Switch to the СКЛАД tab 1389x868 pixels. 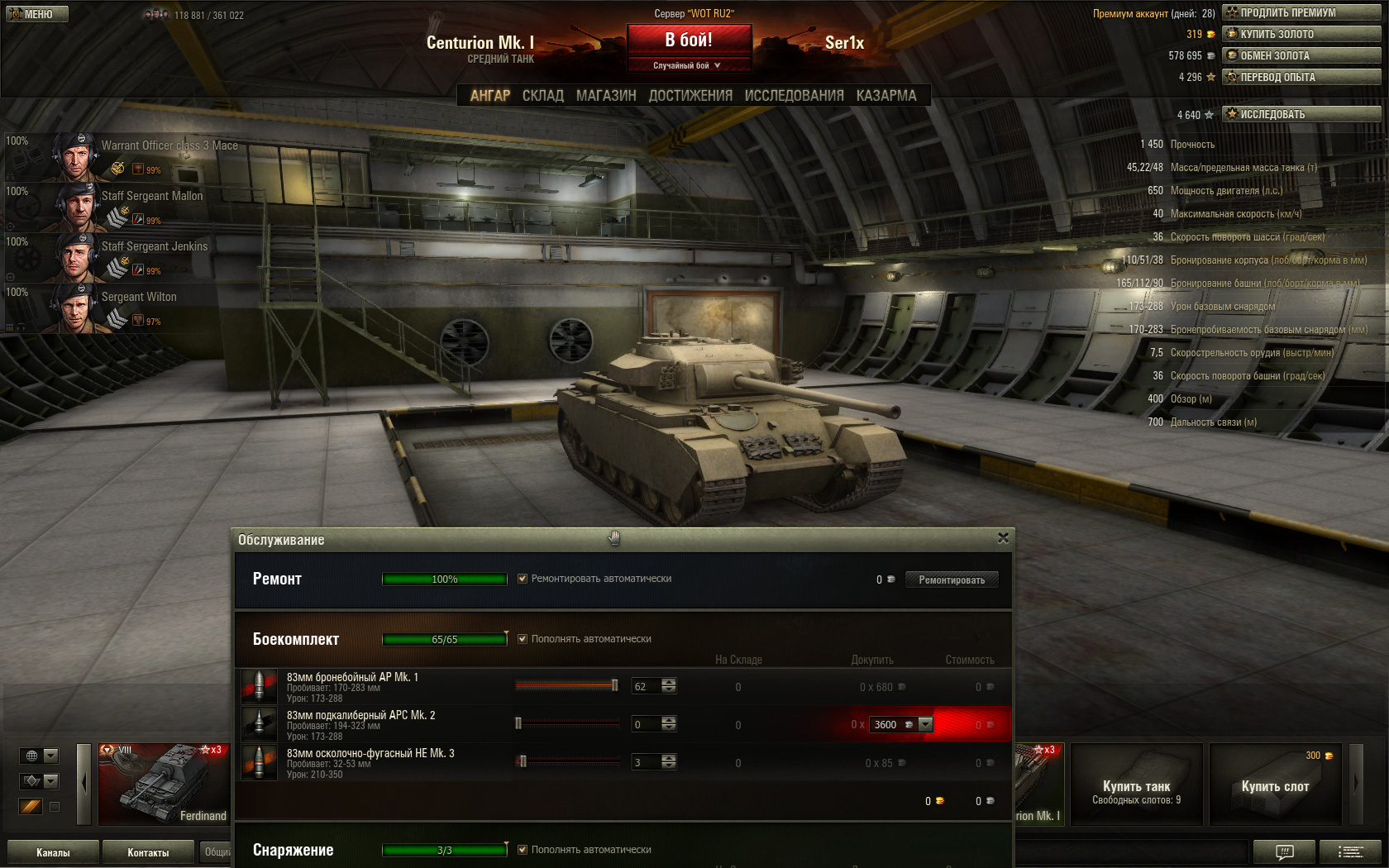[x=542, y=96]
